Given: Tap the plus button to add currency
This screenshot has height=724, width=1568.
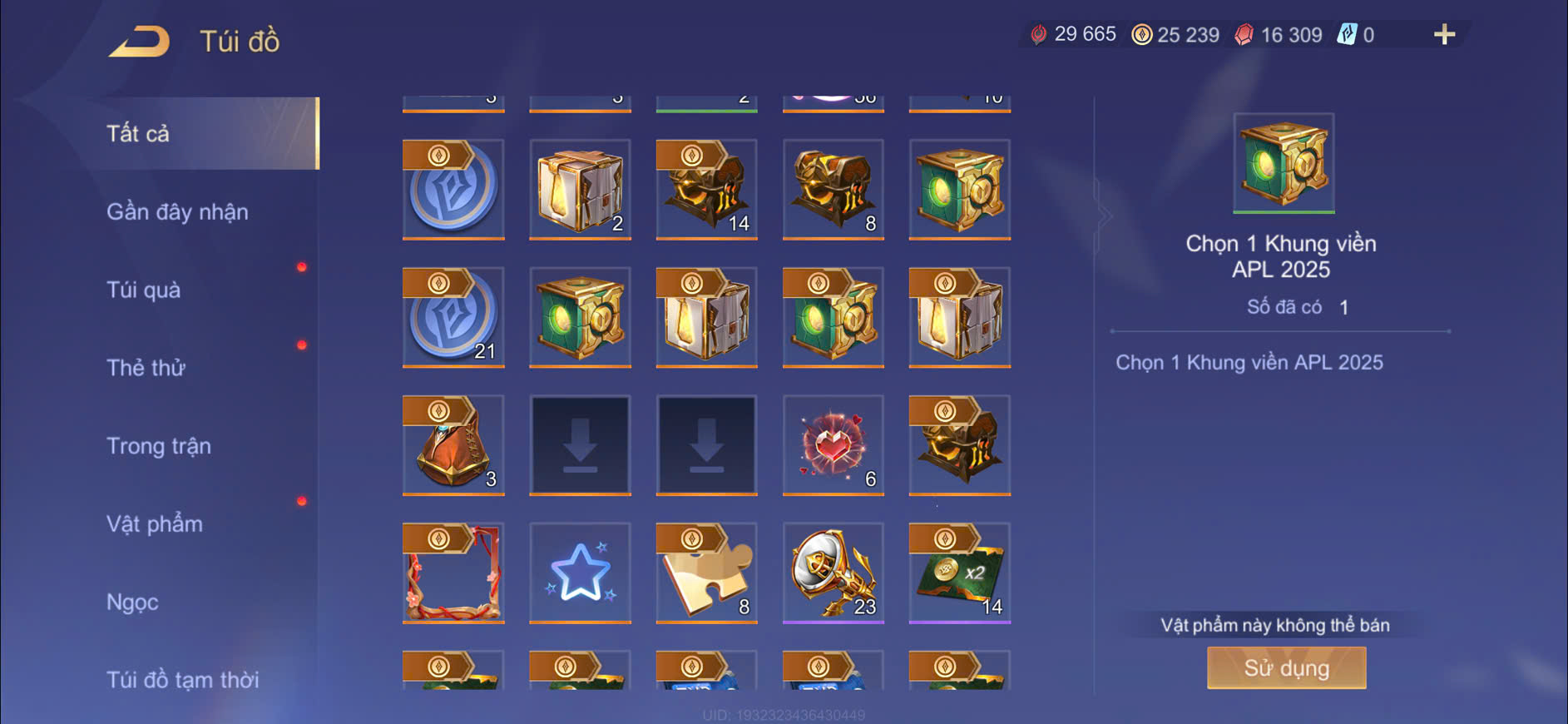Looking at the screenshot, I should (1444, 35).
